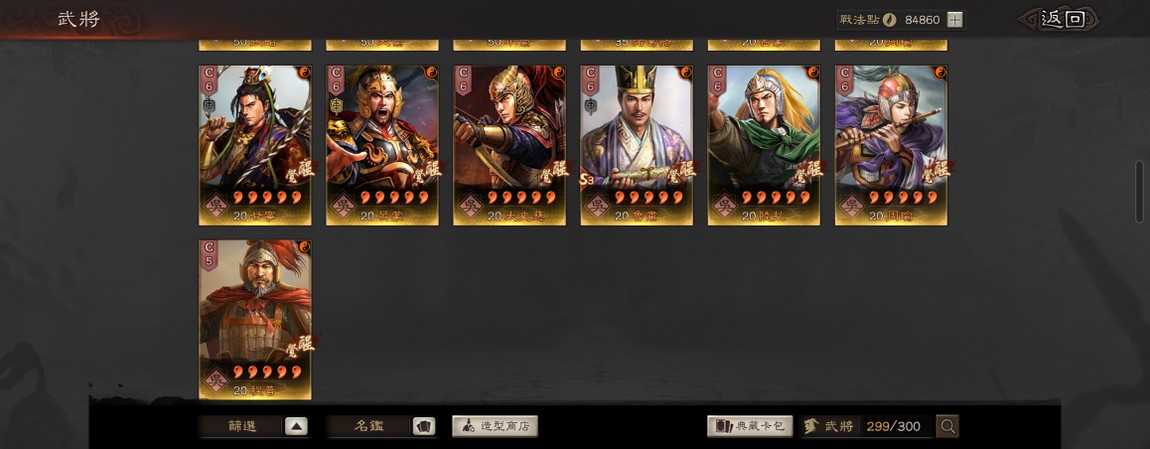Click the 返回 back button
Viewport: 1150px width, 449px height.
click(x=1061, y=19)
